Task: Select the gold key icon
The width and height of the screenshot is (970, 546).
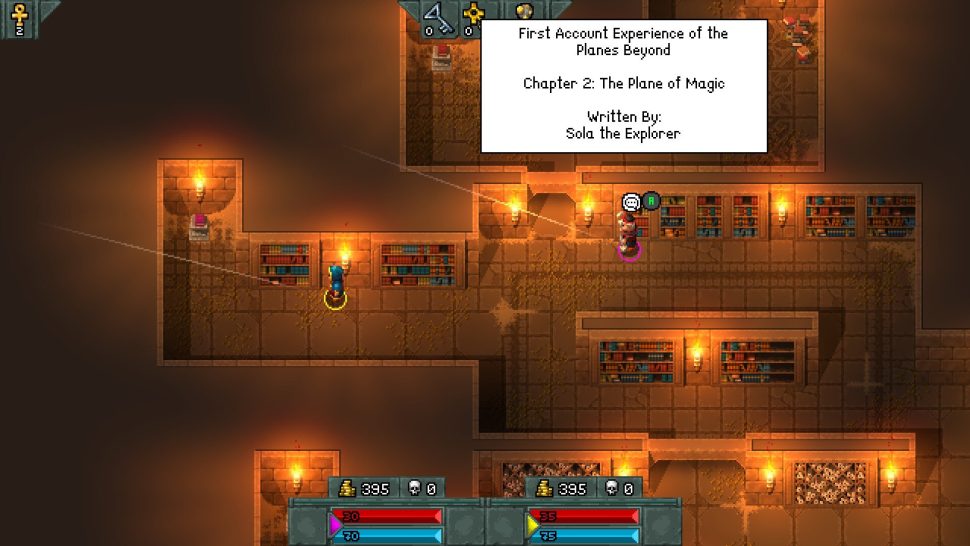Action: [474, 14]
